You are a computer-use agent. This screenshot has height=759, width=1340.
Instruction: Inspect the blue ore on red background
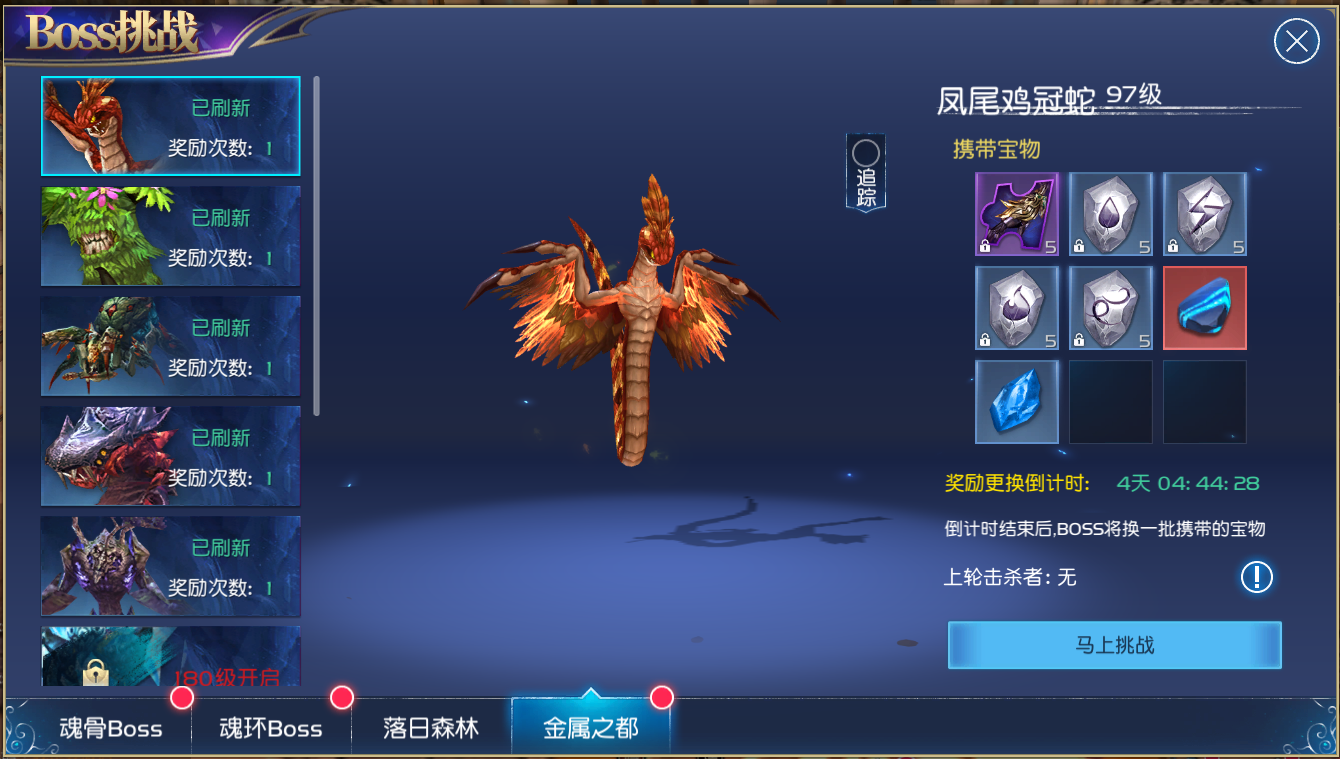1204,308
